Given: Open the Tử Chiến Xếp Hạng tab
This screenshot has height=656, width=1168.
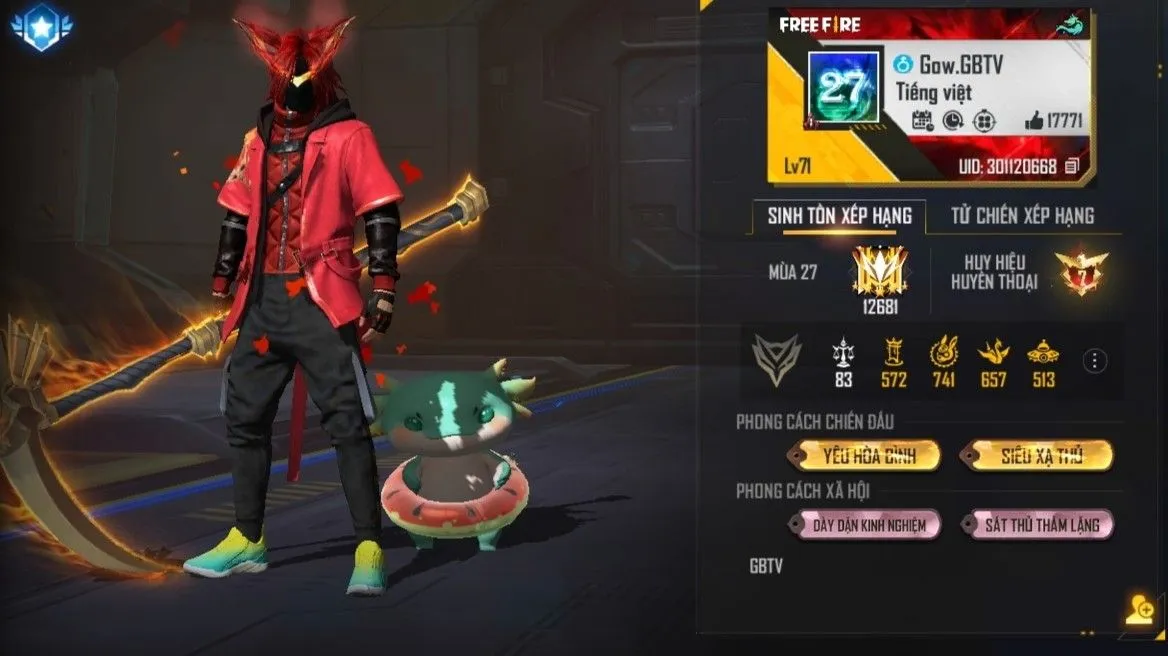Looking at the screenshot, I should tap(1022, 215).
